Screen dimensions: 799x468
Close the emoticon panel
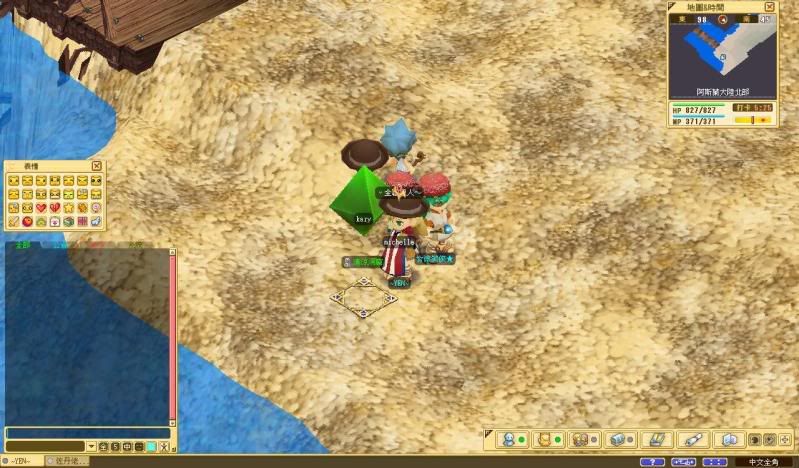[97, 166]
